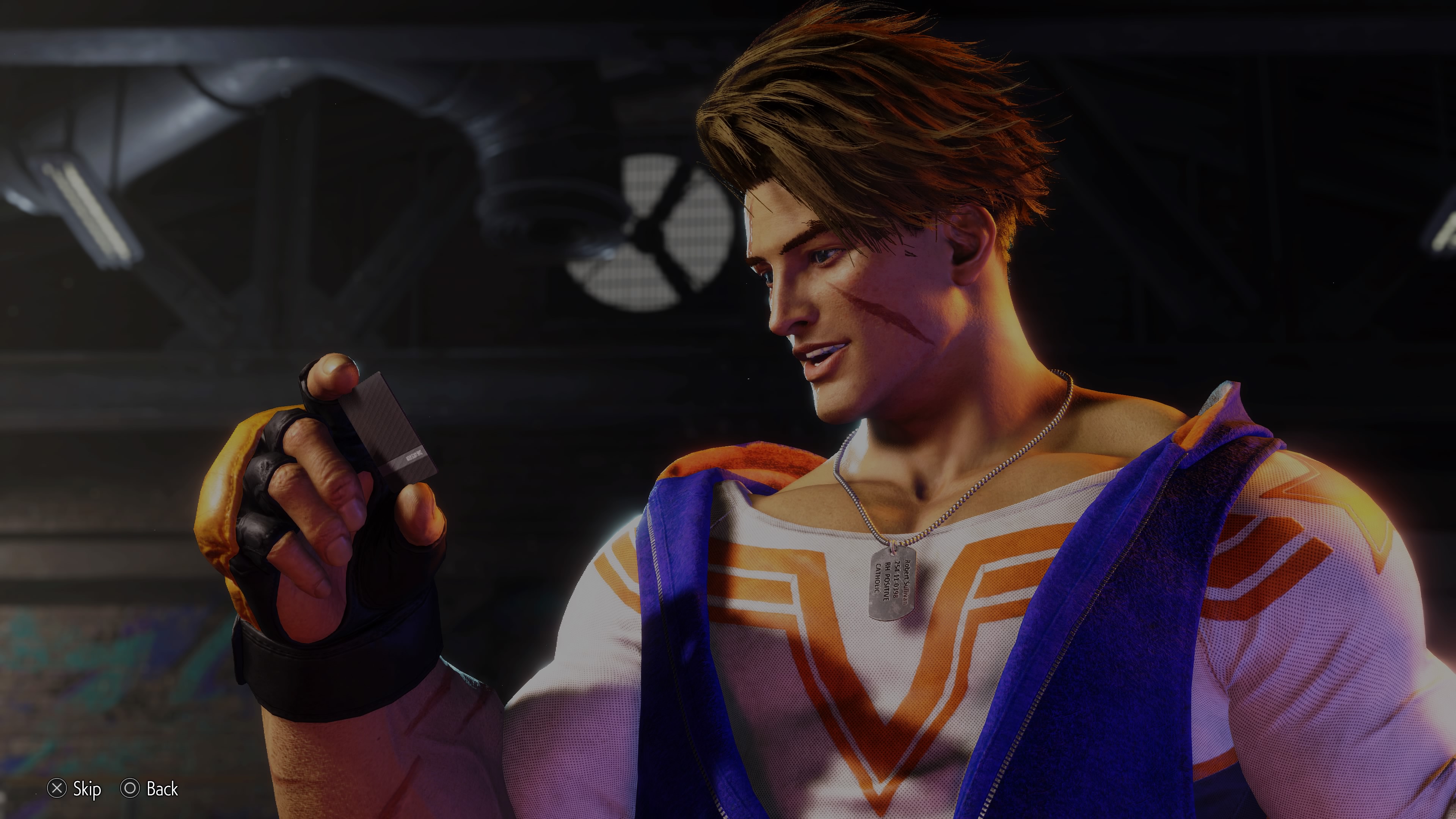Click Back to return to previous screen
Screen dimensions: 1456x819
click(147, 789)
